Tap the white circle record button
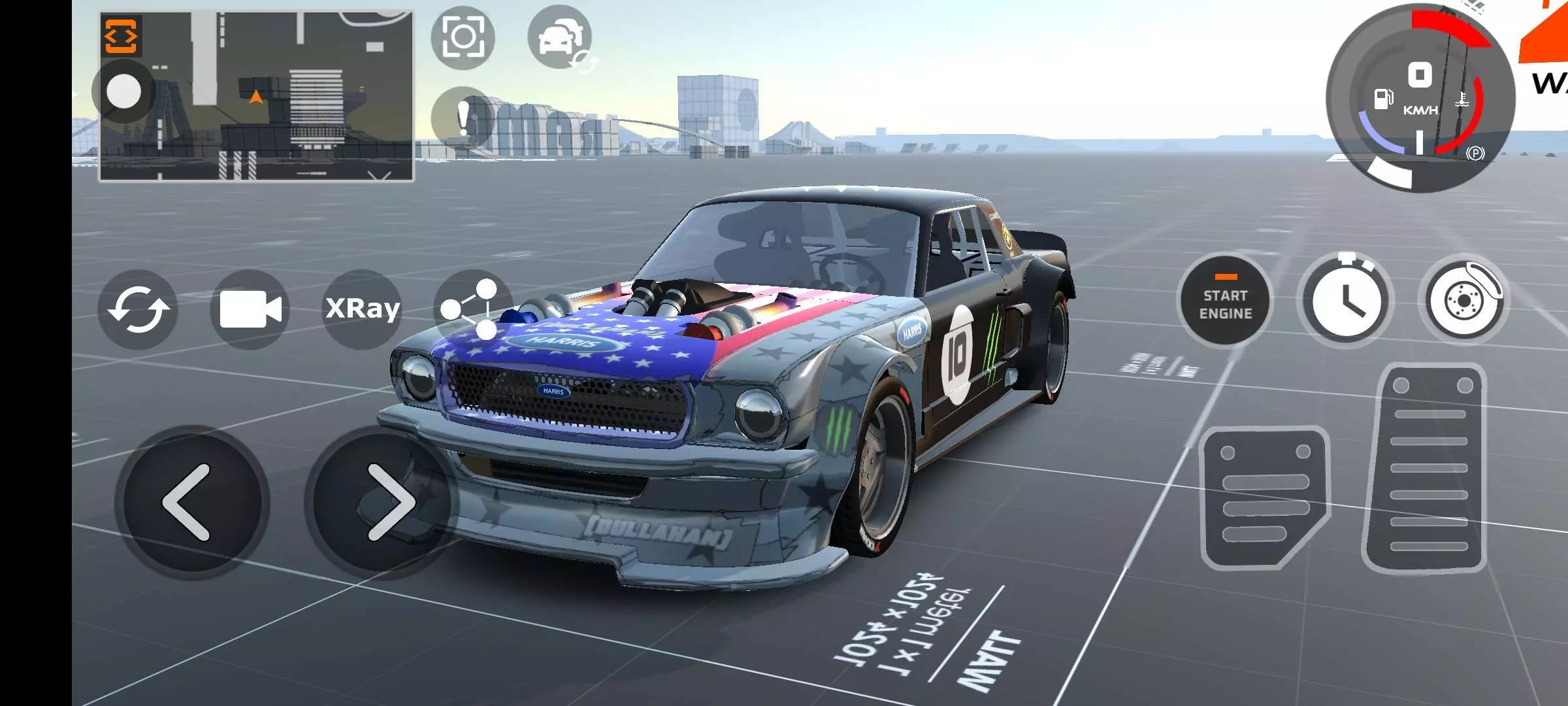Viewport: 1568px width, 706px height. click(x=123, y=92)
